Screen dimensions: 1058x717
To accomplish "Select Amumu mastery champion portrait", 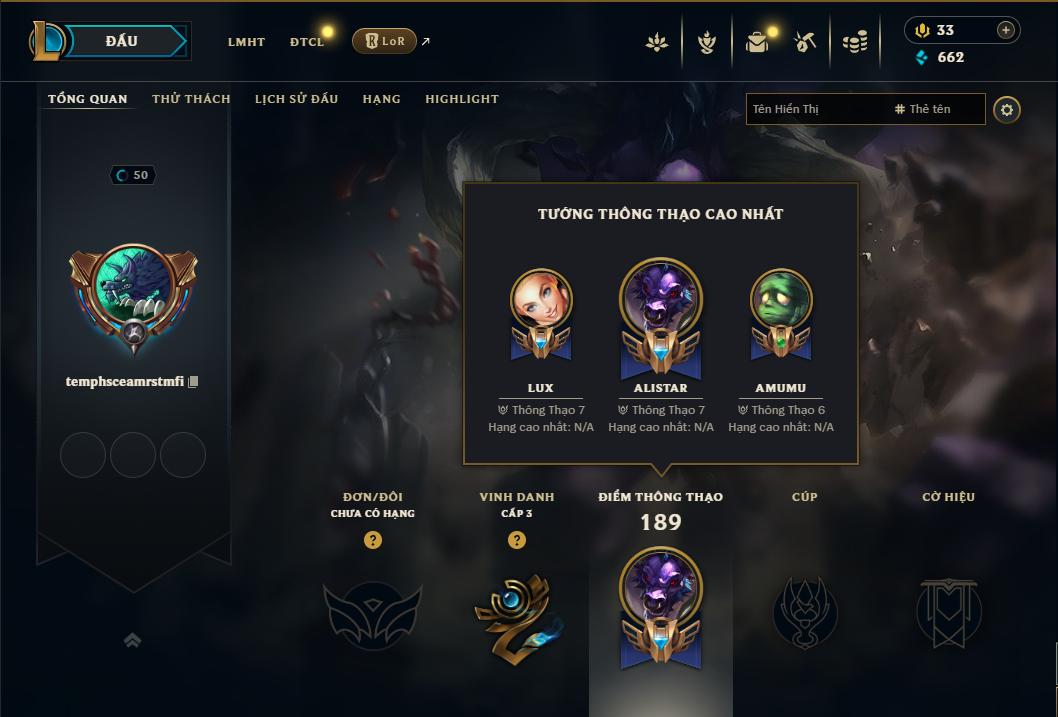I will pos(781,300).
